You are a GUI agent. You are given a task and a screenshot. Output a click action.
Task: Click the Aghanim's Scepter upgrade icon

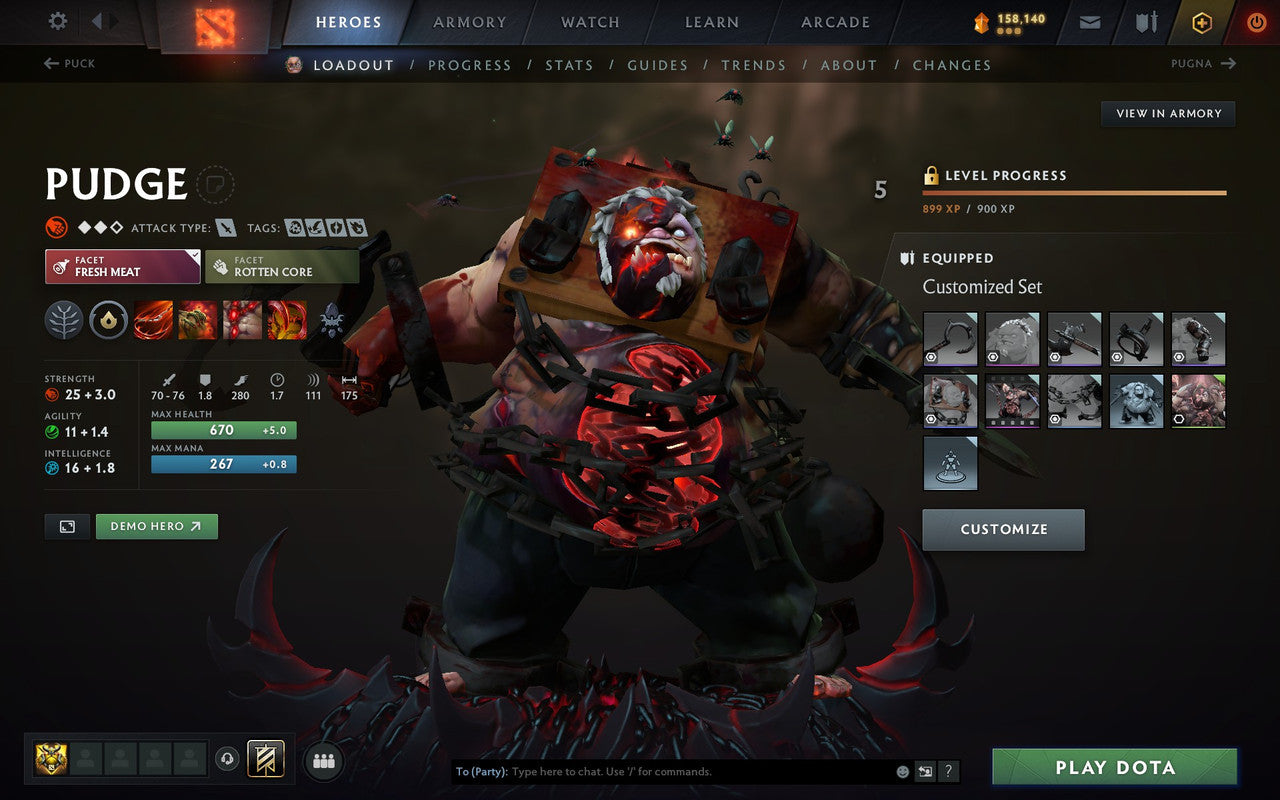coord(331,321)
